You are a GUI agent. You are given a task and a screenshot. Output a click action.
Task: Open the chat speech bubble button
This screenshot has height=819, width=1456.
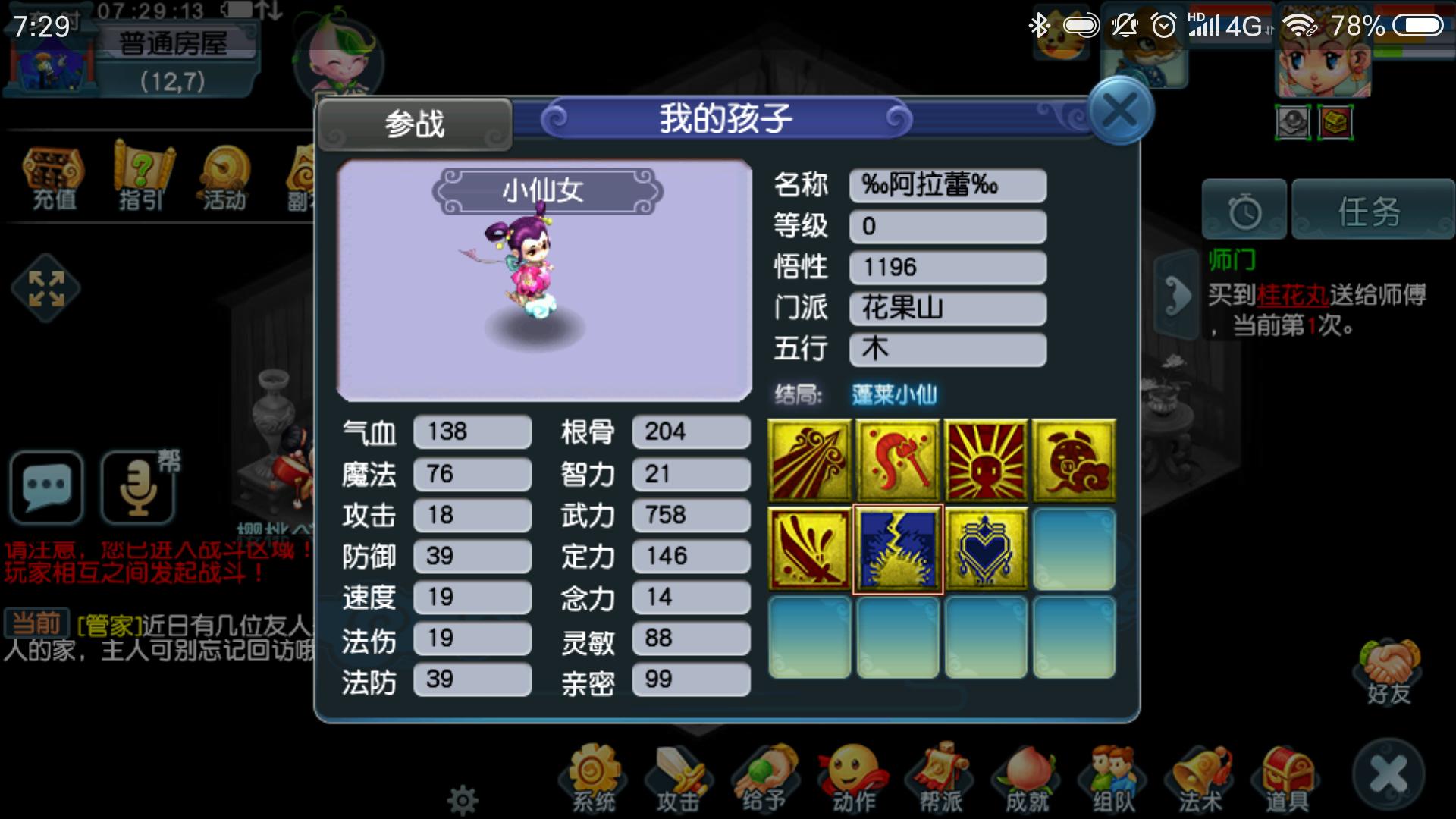(47, 487)
